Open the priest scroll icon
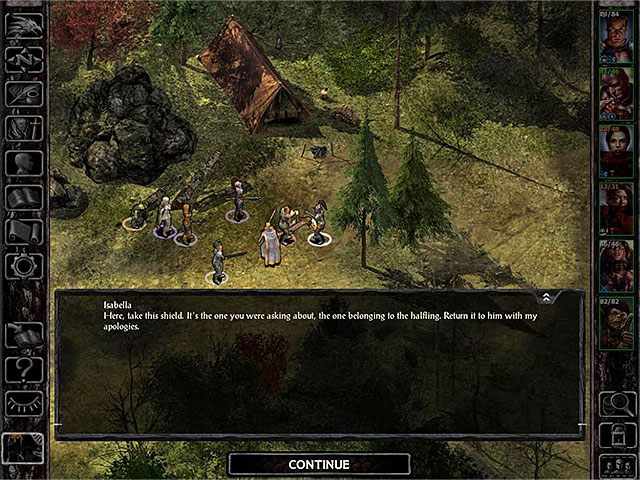Image resolution: width=640 pixels, height=480 pixels. click(23, 231)
